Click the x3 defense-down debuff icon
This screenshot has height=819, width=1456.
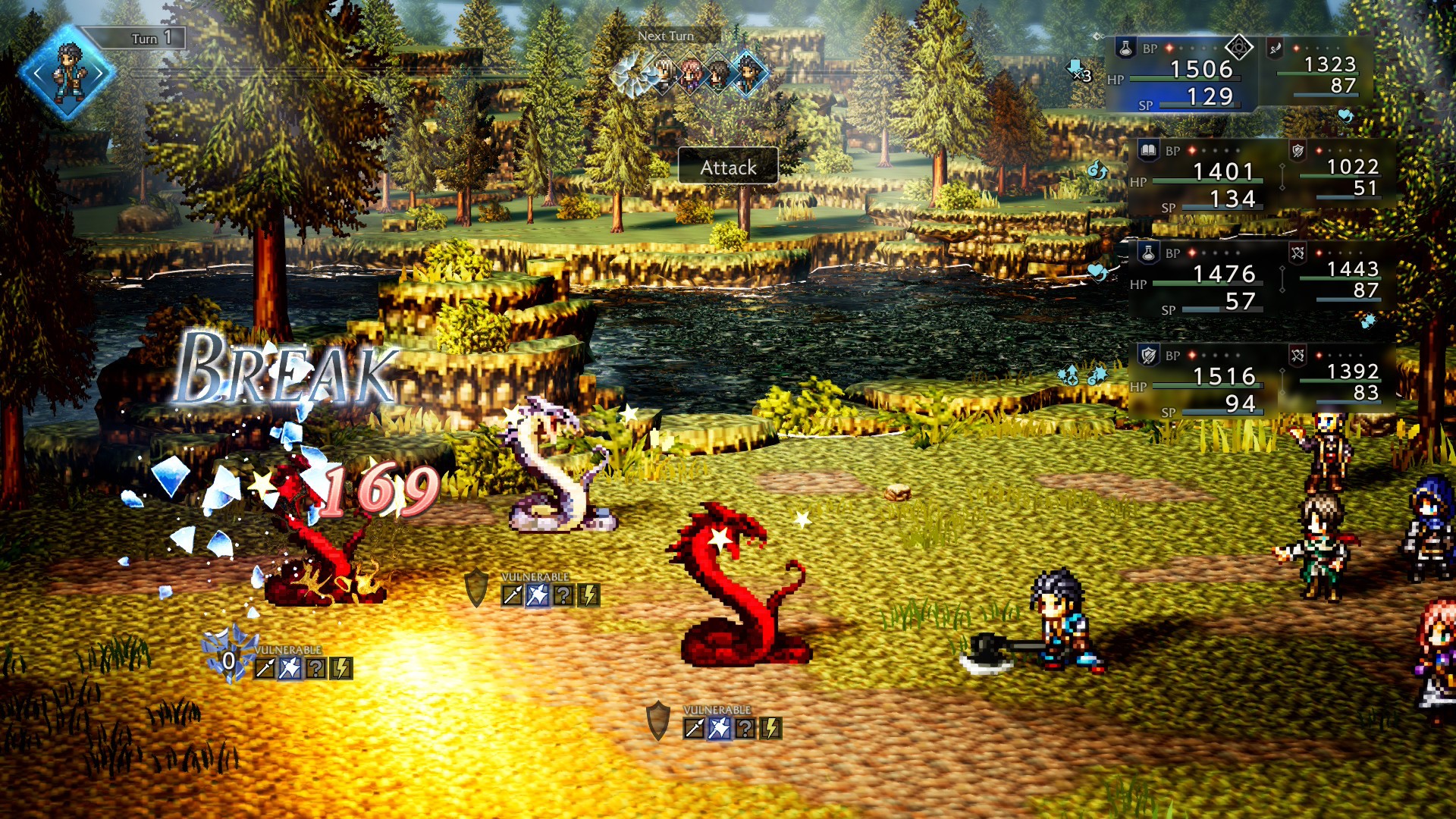[1076, 69]
